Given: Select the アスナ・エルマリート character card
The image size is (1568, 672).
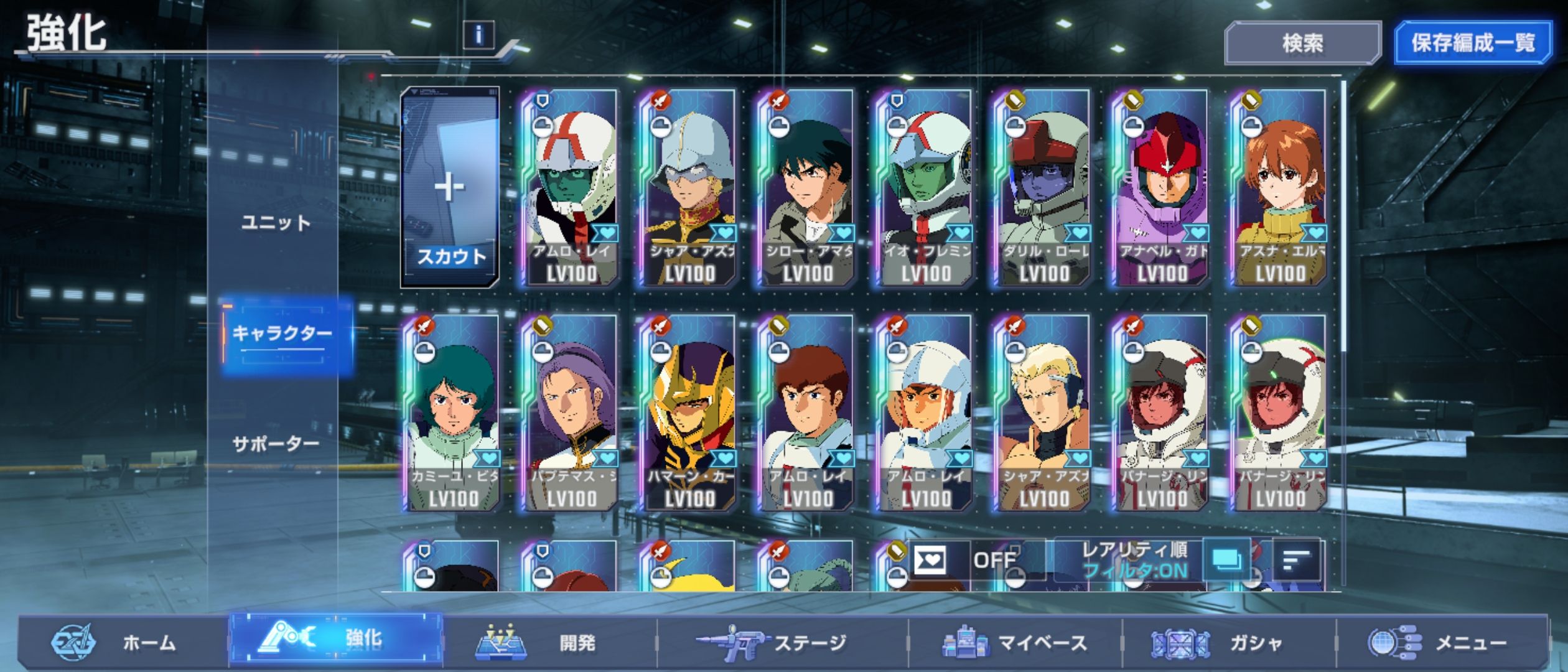Looking at the screenshot, I should point(1280,187).
